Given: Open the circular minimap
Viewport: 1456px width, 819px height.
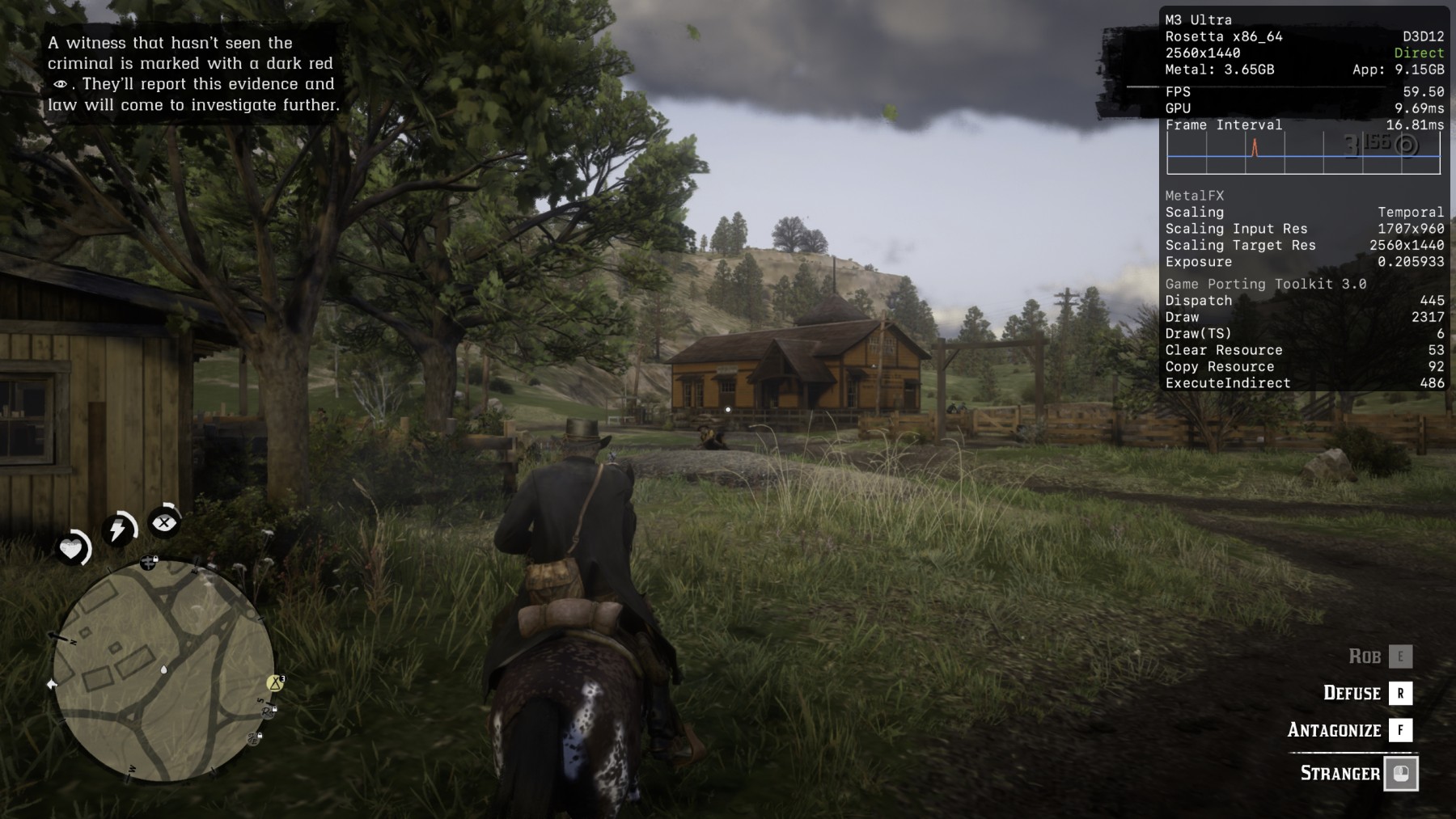Looking at the screenshot, I should (164, 670).
